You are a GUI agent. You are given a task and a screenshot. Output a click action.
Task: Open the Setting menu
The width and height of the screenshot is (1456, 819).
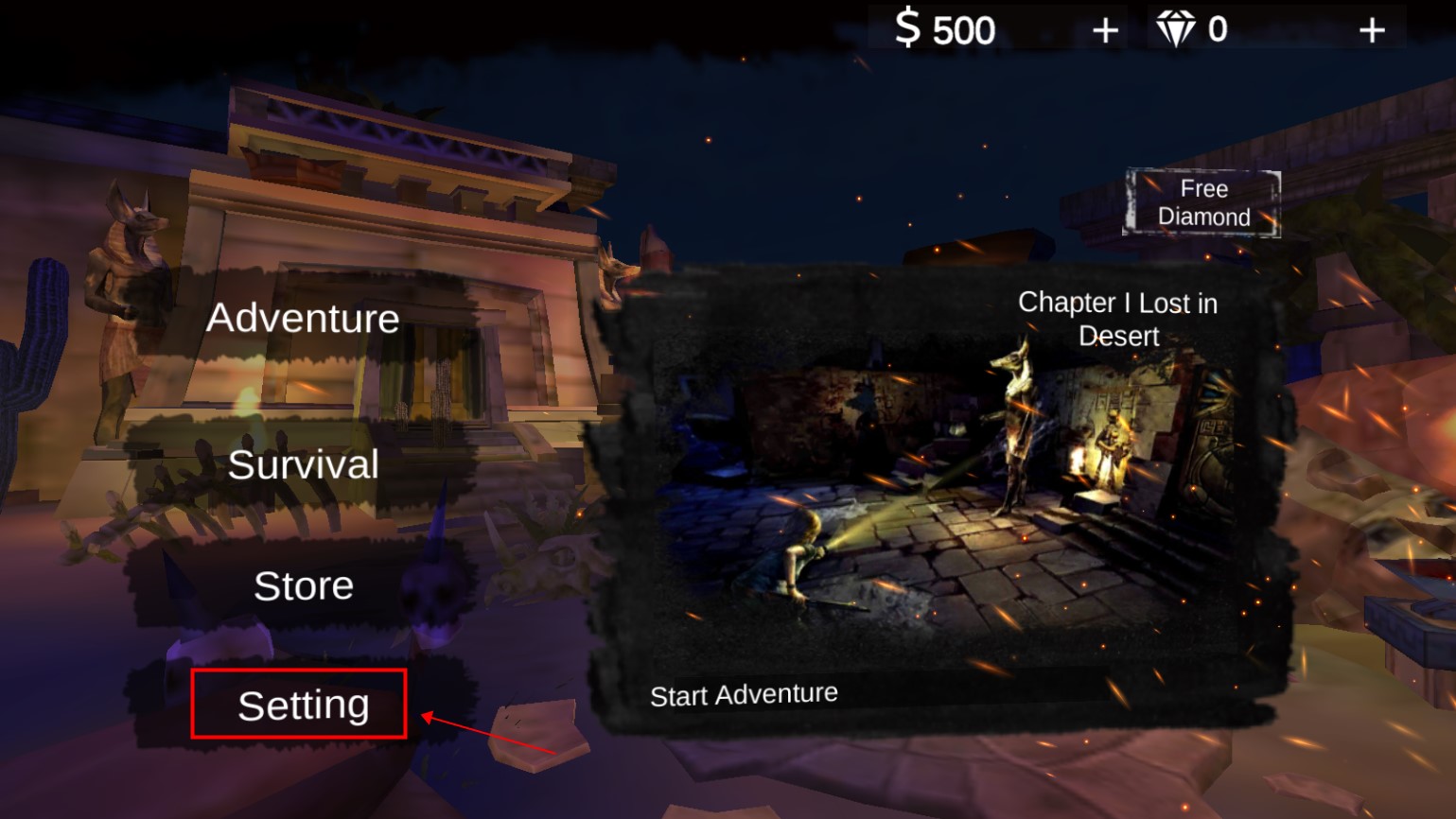[303, 706]
